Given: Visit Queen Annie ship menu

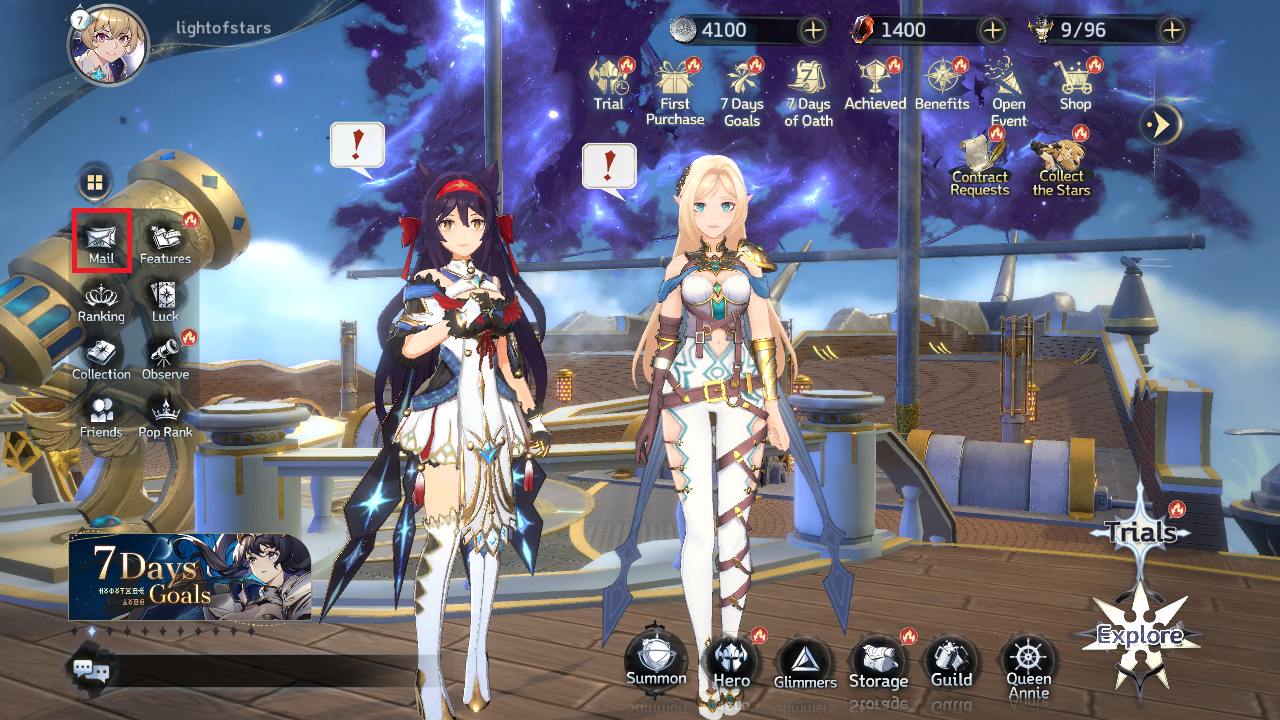Looking at the screenshot, I should pyautogui.click(x=1028, y=664).
